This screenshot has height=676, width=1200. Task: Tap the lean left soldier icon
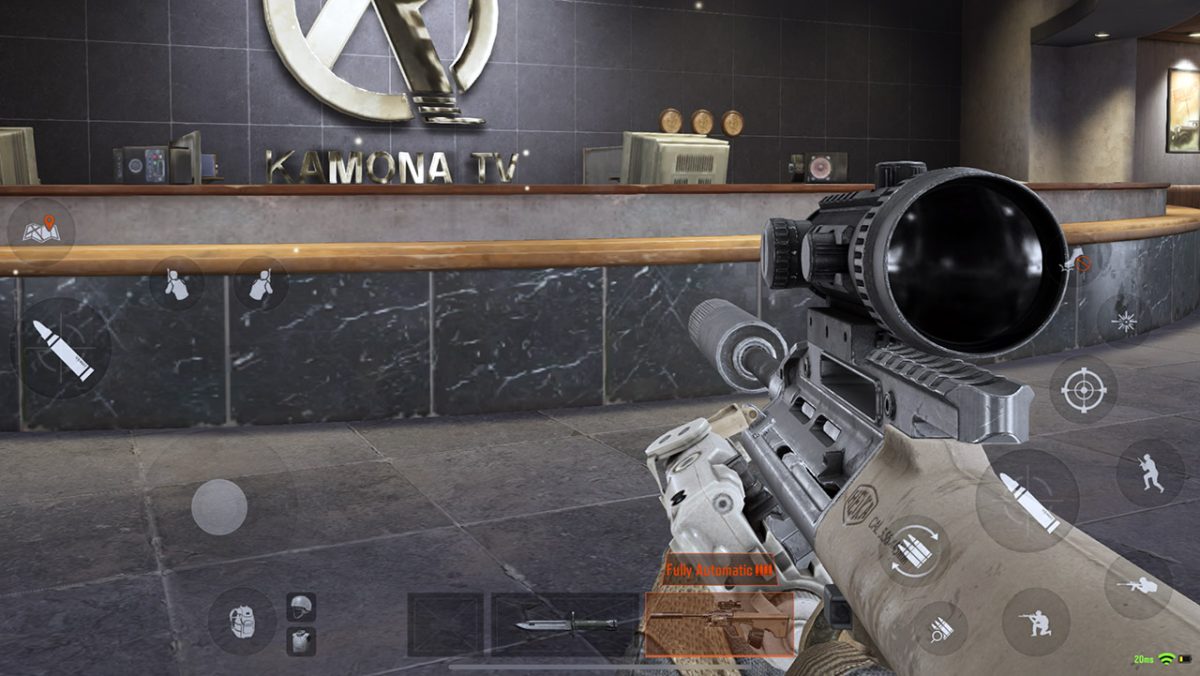coord(176,283)
